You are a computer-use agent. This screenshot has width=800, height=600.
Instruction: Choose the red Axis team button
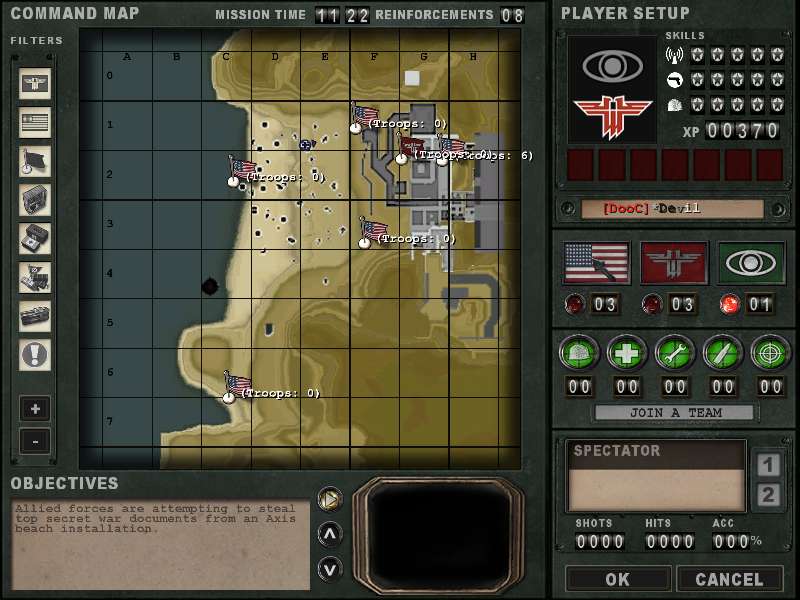674,263
